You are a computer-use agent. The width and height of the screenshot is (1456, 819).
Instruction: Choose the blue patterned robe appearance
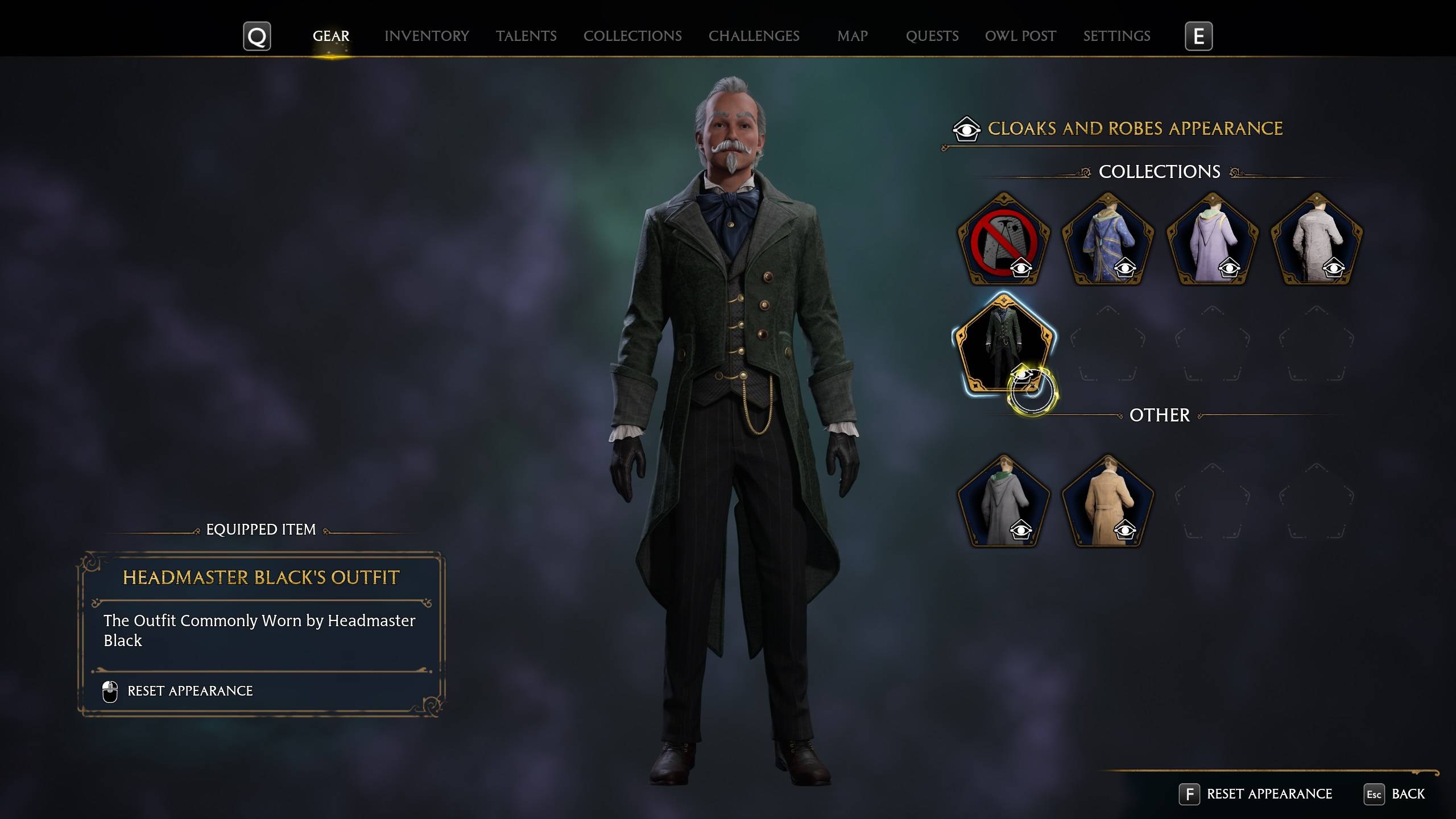pos(1107,240)
